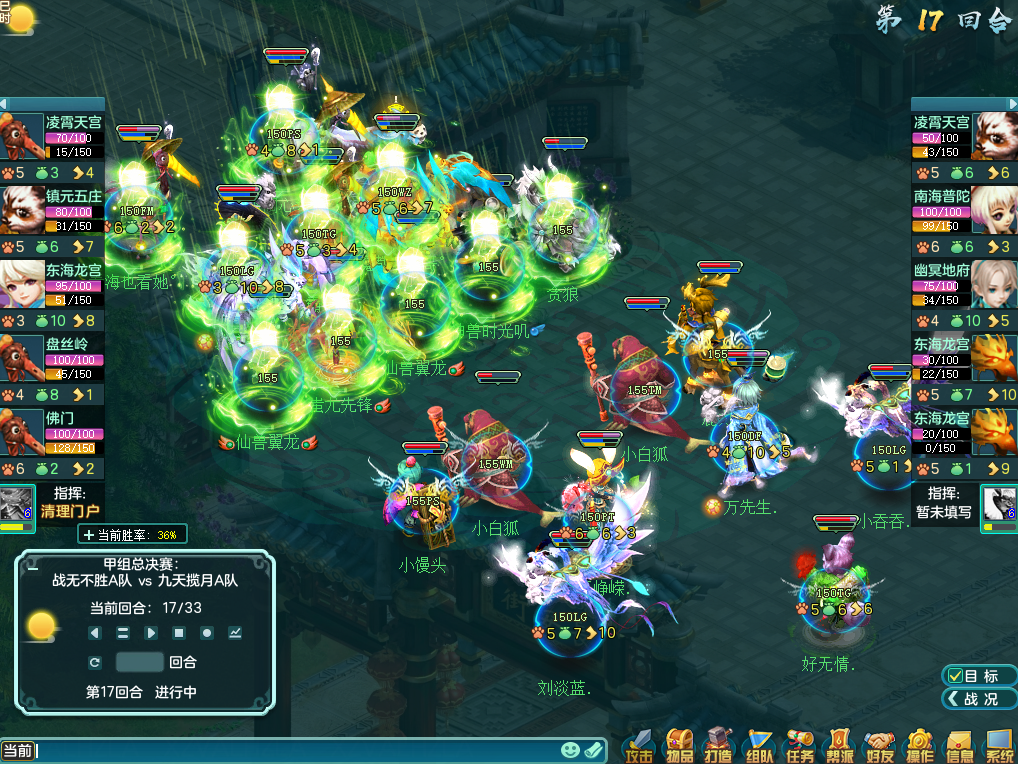Viewport: 1018px width, 764px height.
Task: Open the 操作 gear menu
Action: point(920,744)
